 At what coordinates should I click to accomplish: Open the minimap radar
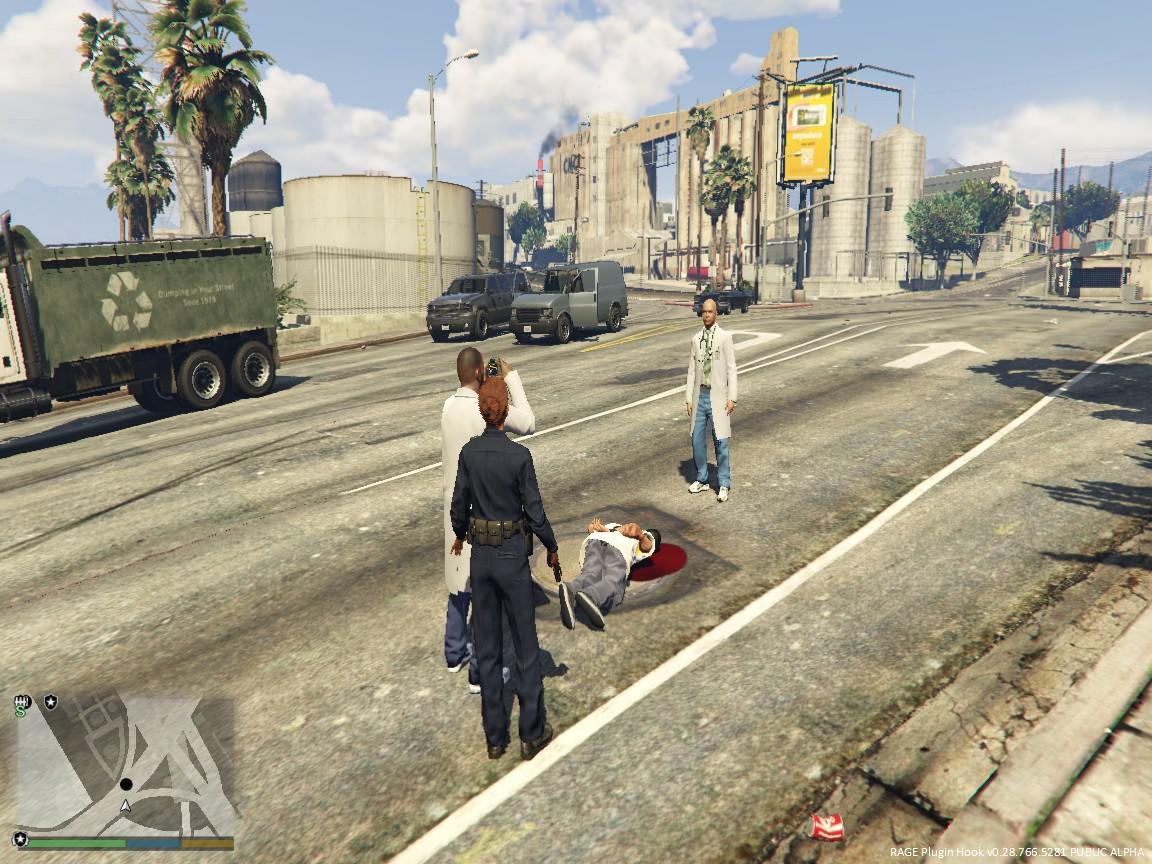pos(125,765)
